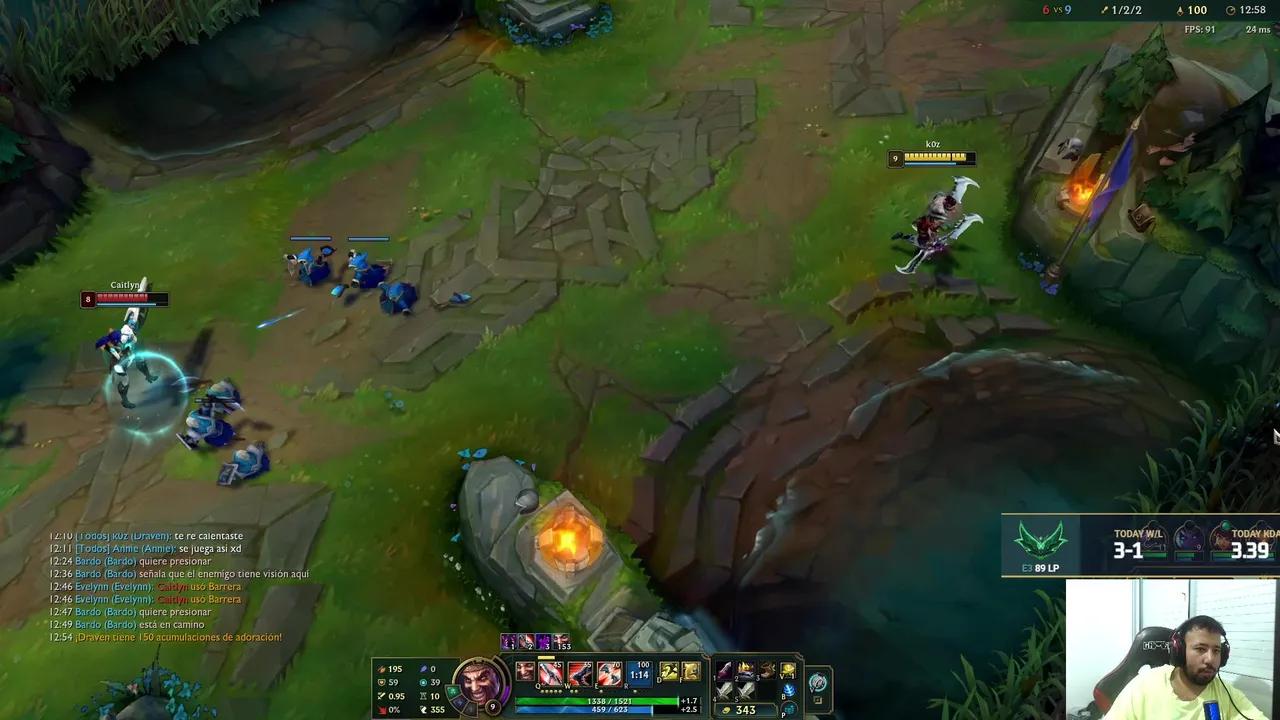
Task: Click the movement speed stat icon
Action: click(x=423, y=709)
